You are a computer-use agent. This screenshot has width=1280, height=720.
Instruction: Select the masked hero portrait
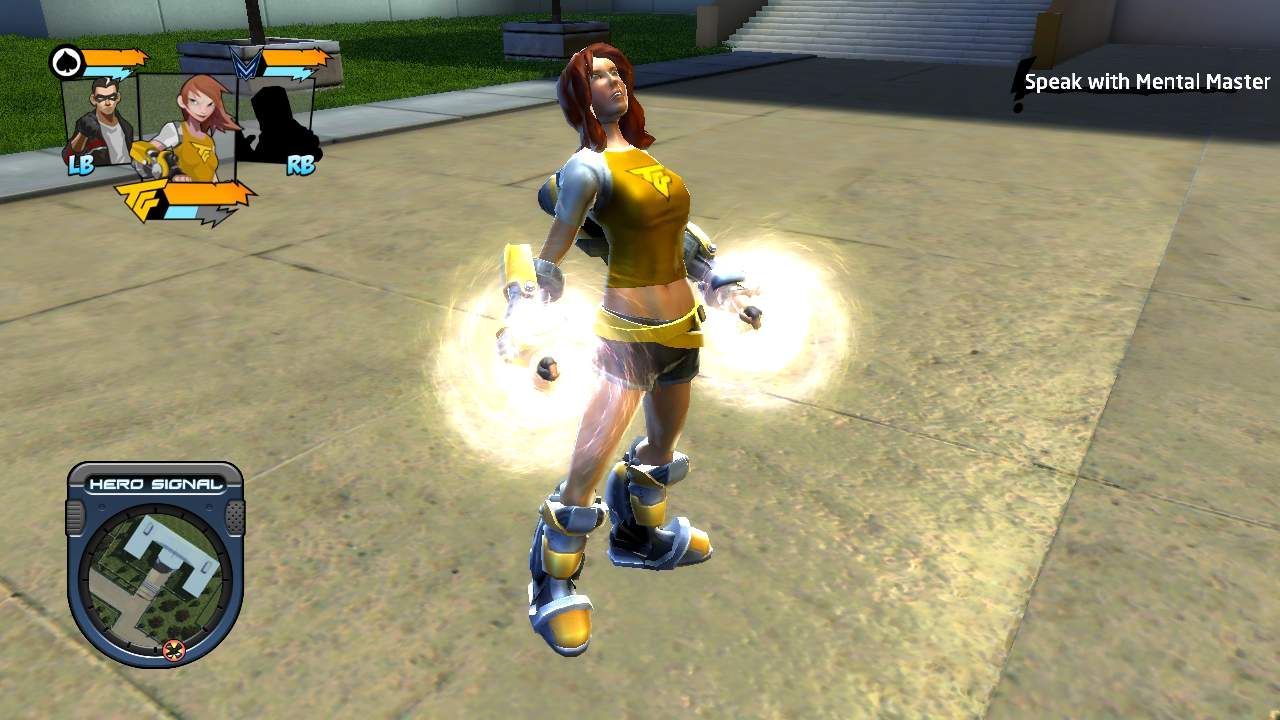[100, 120]
